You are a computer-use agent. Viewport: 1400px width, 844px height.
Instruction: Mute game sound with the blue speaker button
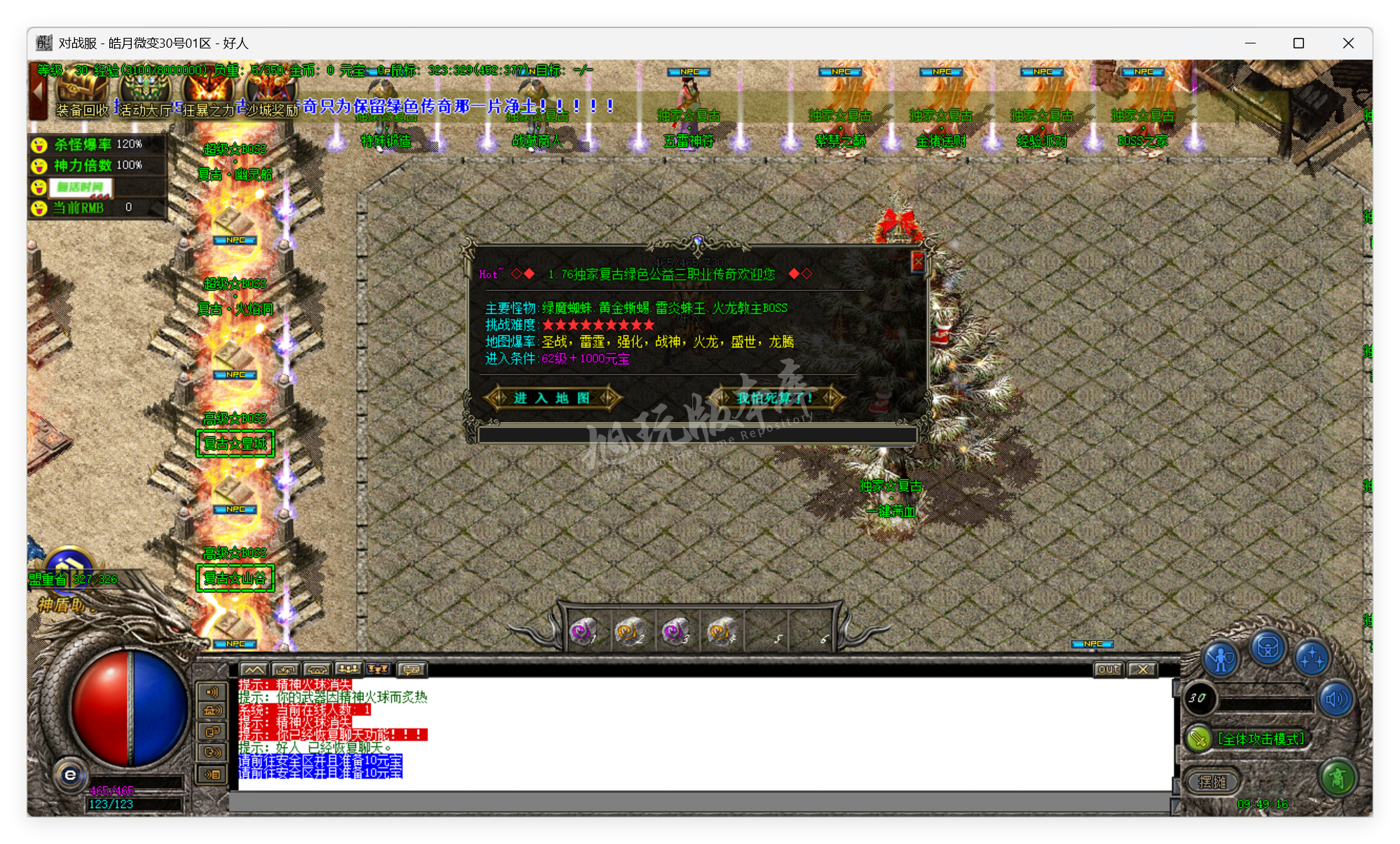pos(1337,700)
